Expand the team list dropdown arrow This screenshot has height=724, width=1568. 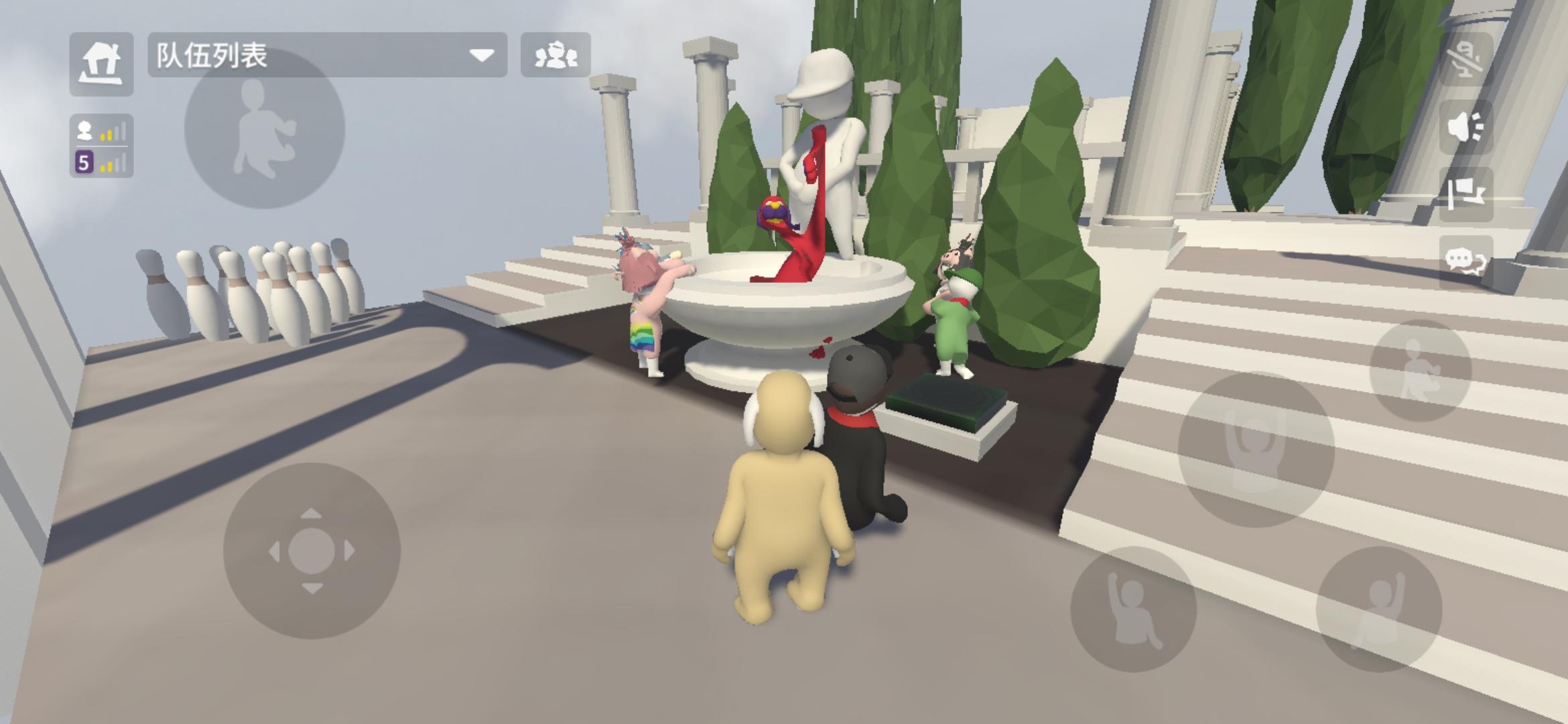point(480,57)
